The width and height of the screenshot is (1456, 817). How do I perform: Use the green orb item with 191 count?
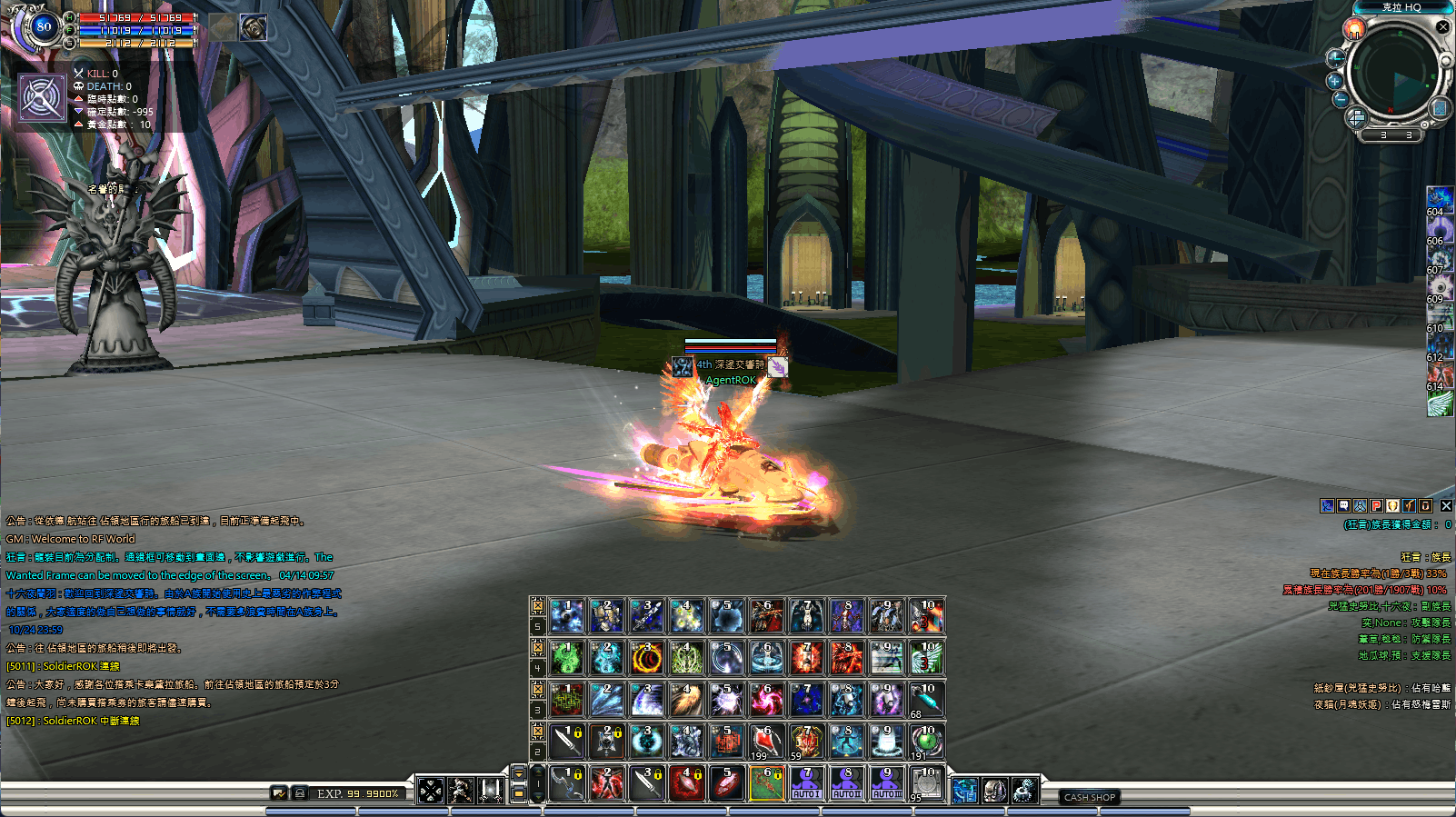[x=926, y=742]
